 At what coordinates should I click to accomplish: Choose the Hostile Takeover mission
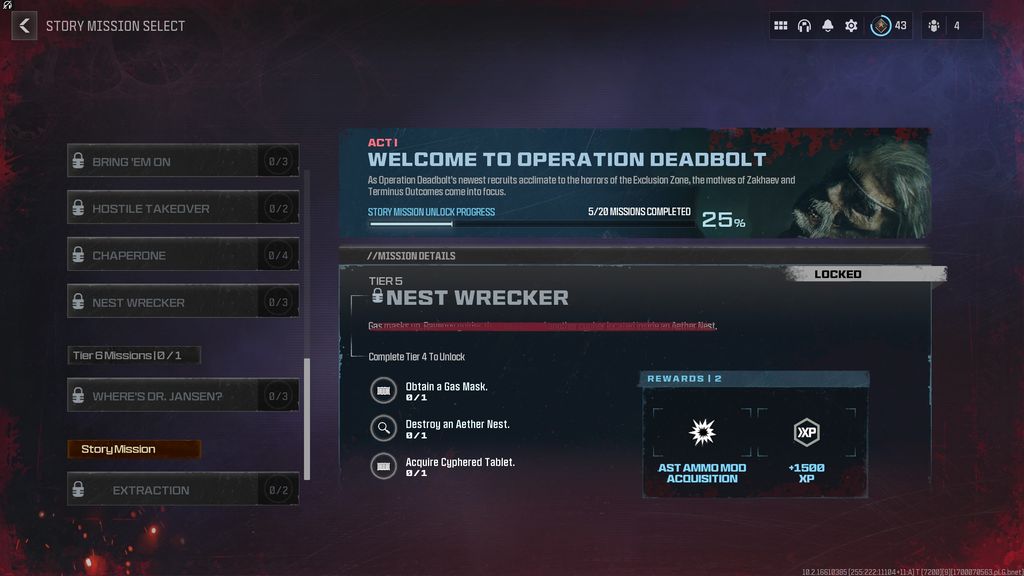[x=183, y=209]
